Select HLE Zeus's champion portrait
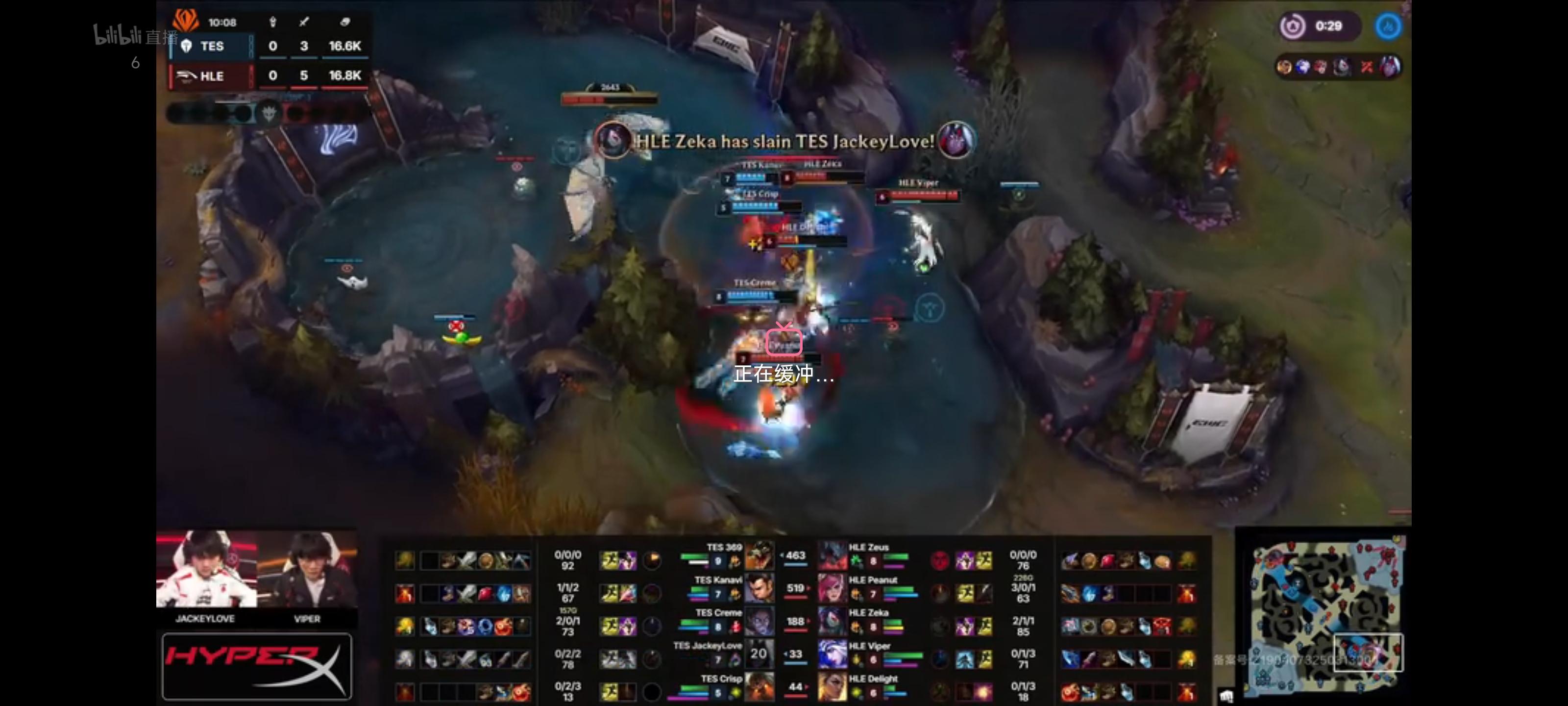1568x706 pixels. [x=832, y=556]
